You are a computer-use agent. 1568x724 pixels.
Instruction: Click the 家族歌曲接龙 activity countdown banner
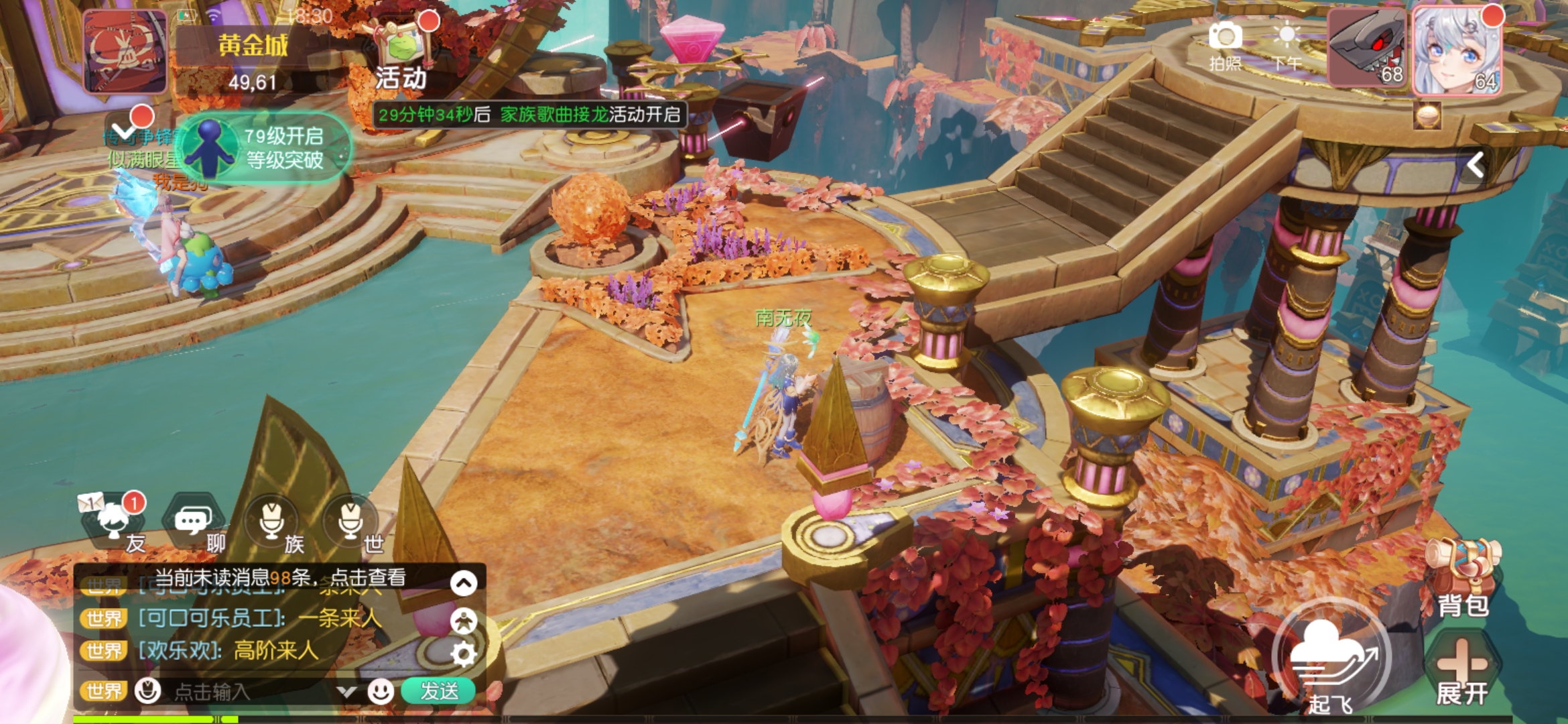[529, 115]
